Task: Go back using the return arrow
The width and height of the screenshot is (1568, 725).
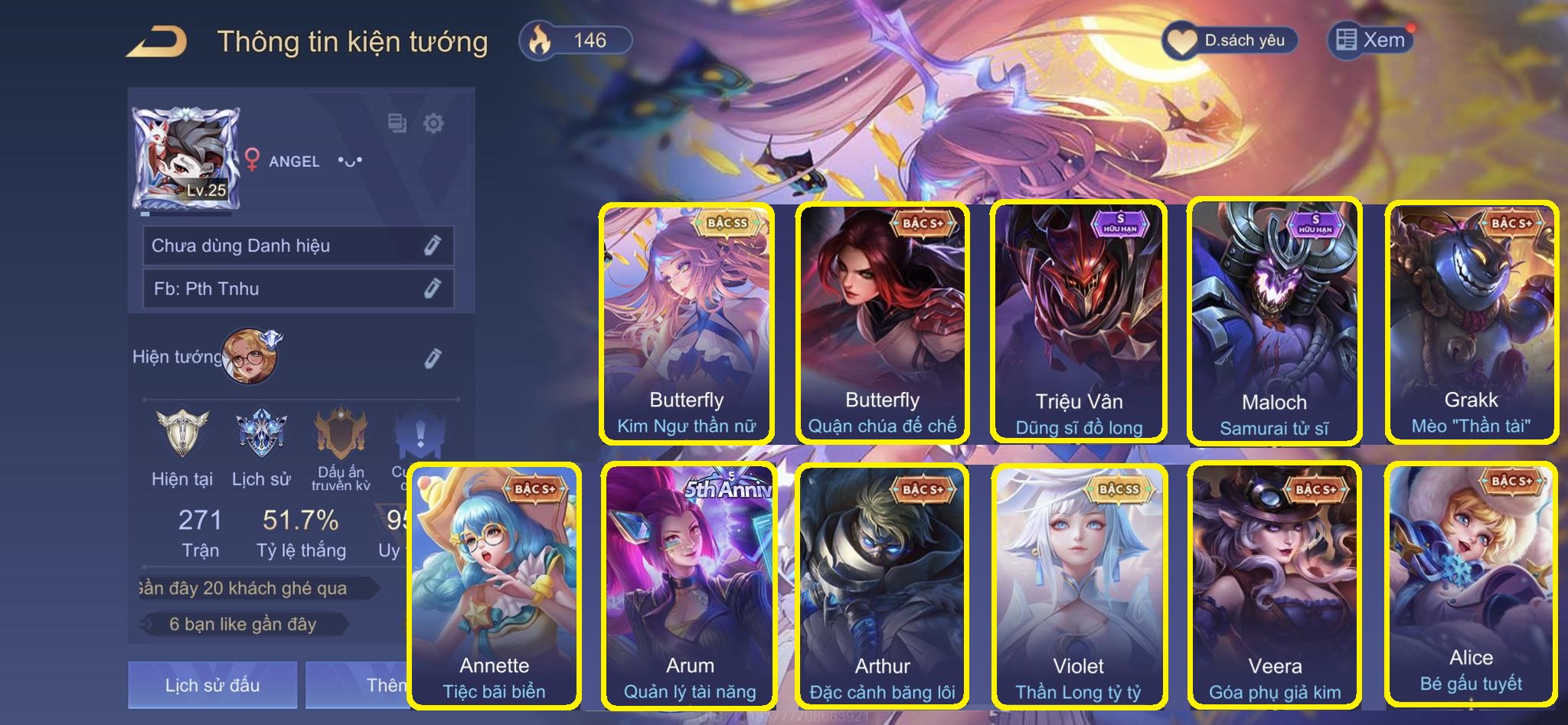Action: point(157,41)
